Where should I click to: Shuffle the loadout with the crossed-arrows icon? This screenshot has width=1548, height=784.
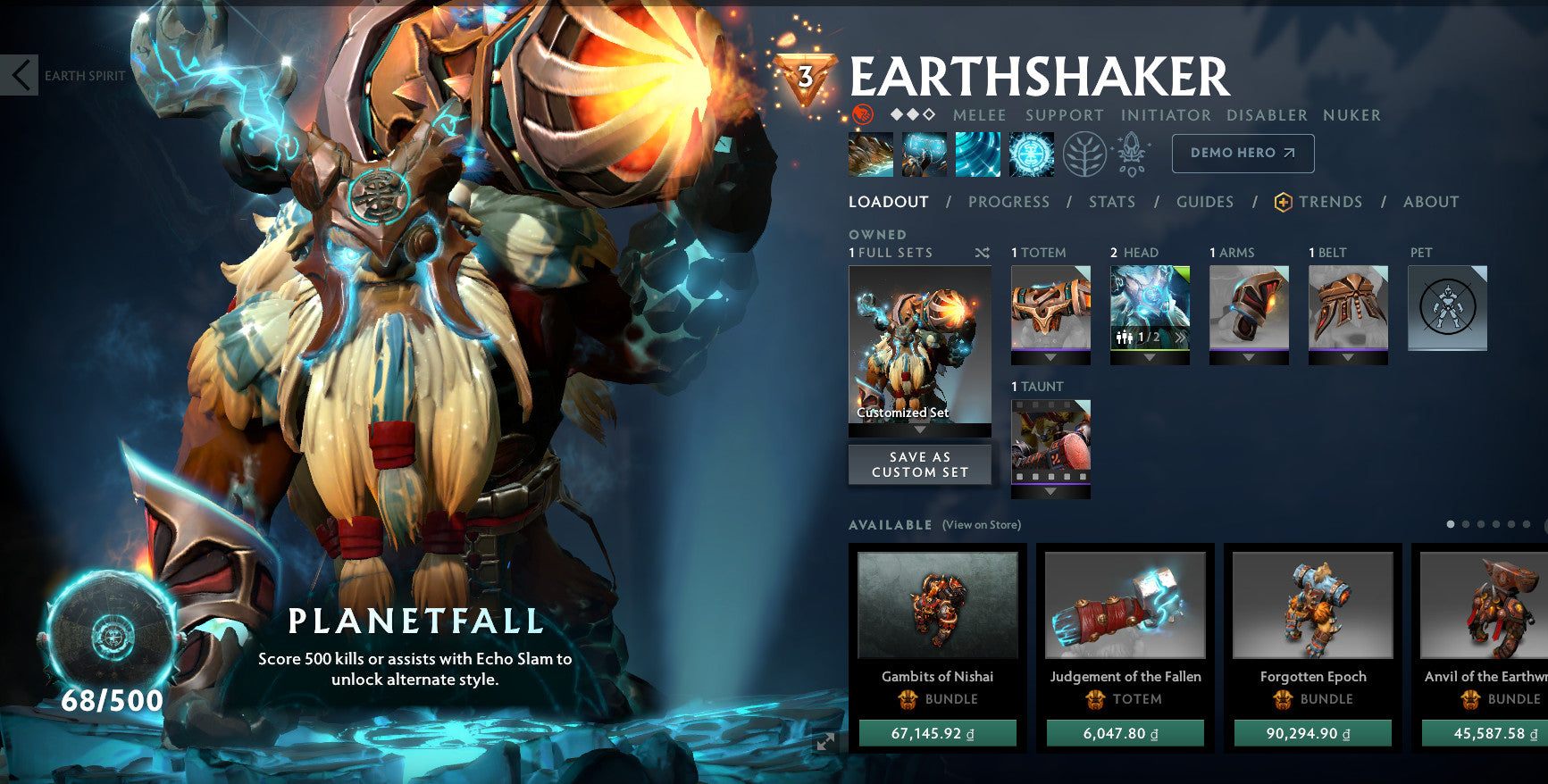pos(983,253)
